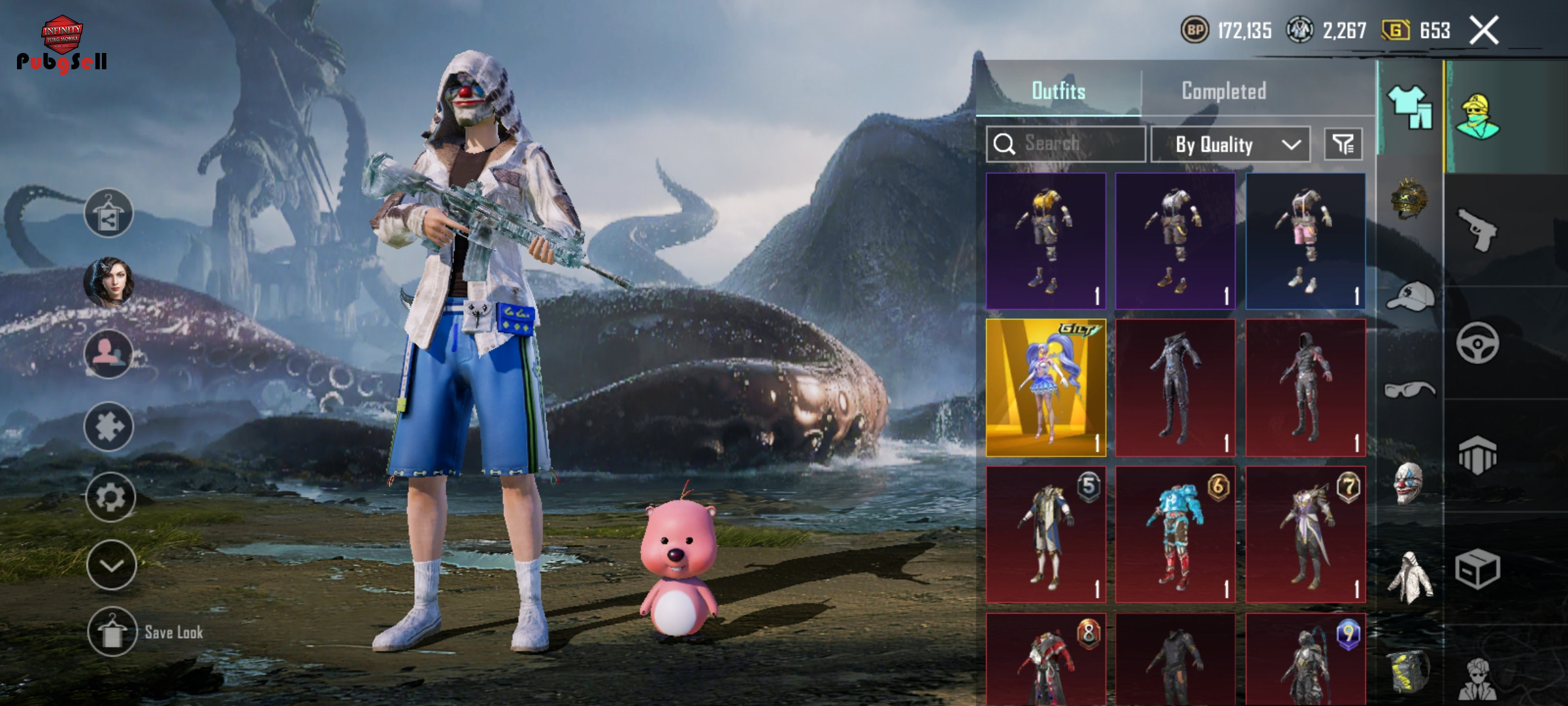The width and height of the screenshot is (1568, 706).
Task: Close the inventory with the X button
Action: coord(1484,31)
